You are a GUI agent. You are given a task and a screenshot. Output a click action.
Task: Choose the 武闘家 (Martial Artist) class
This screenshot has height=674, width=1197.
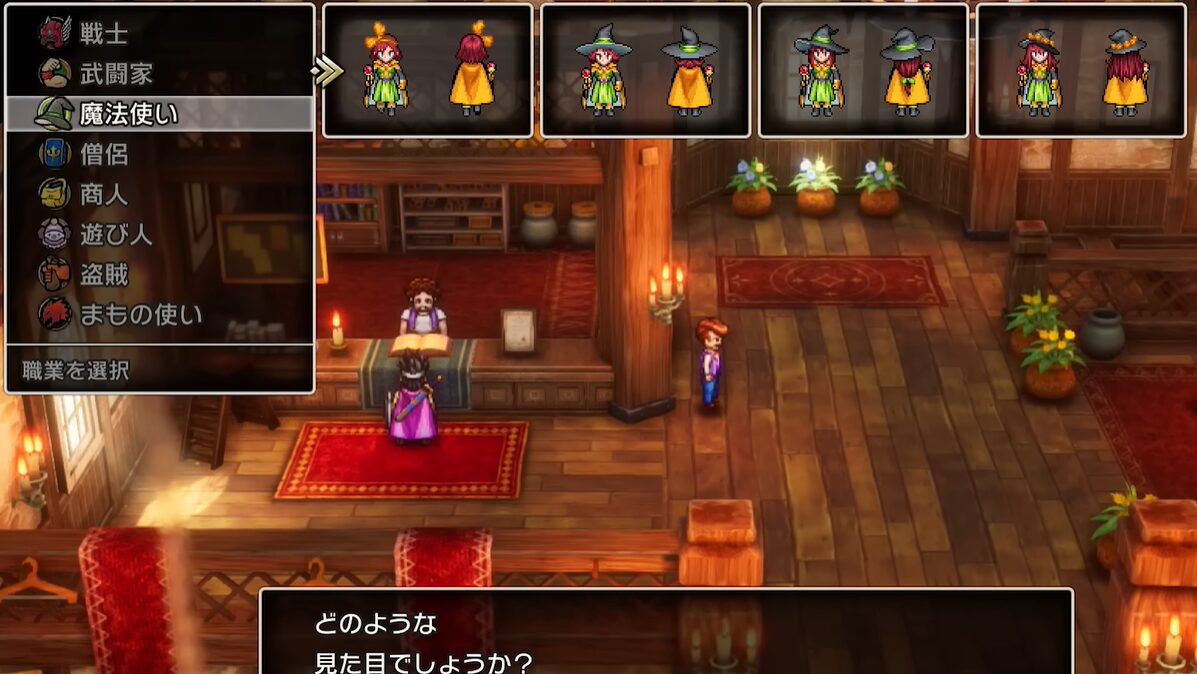(x=116, y=73)
